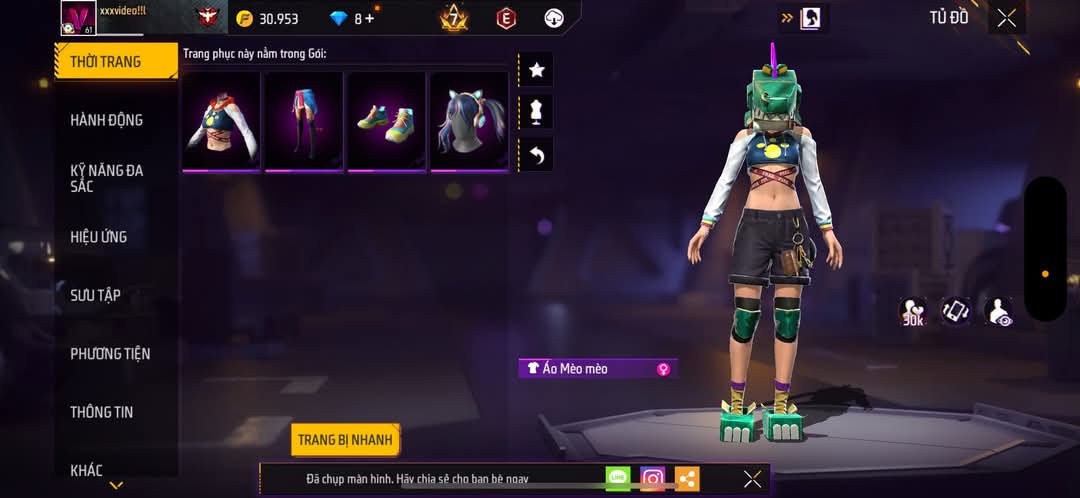Open the HÀNH ĐỘNG category

(107, 120)
